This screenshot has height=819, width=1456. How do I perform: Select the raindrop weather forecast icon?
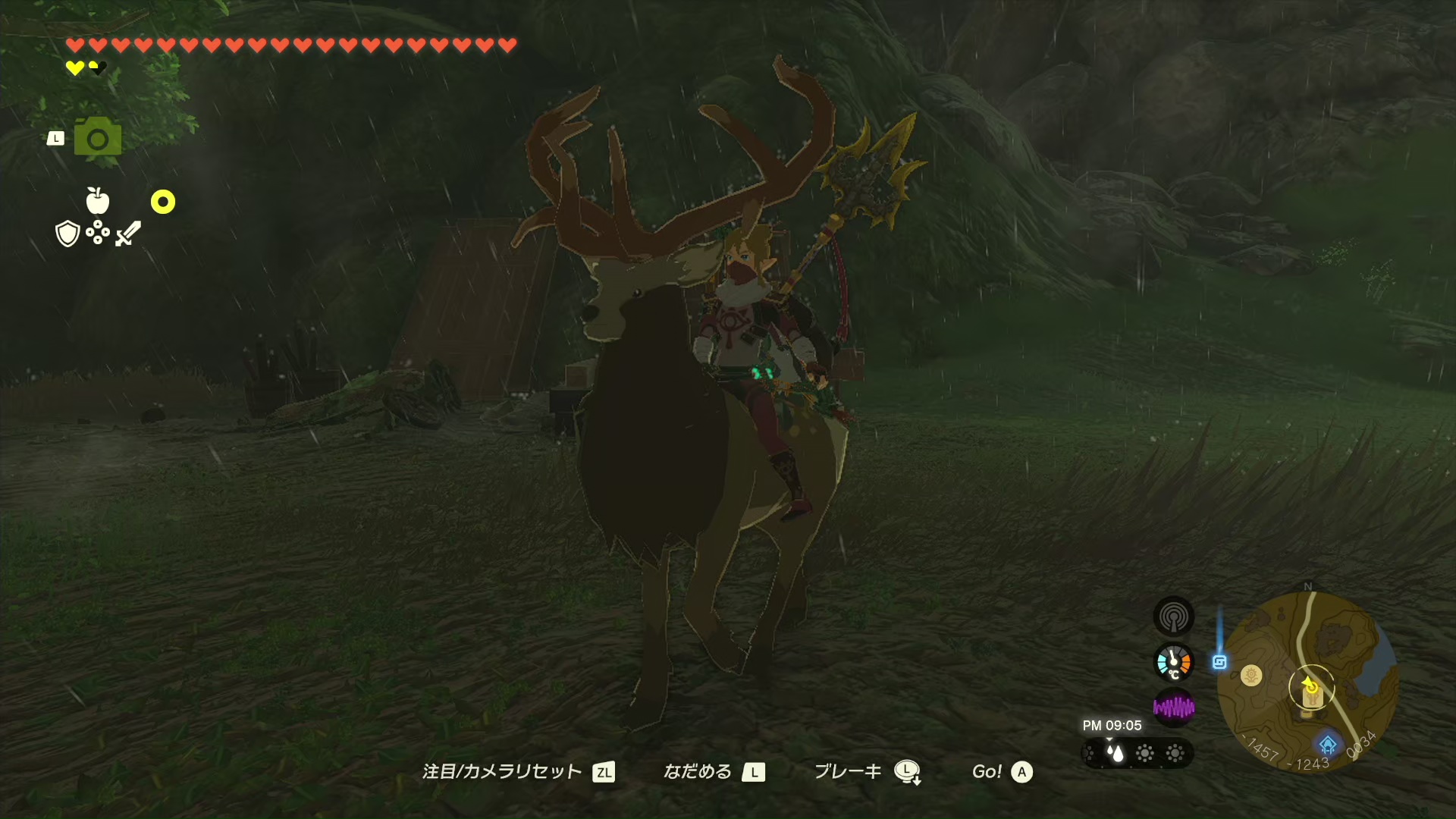[x=1116, y=753]
